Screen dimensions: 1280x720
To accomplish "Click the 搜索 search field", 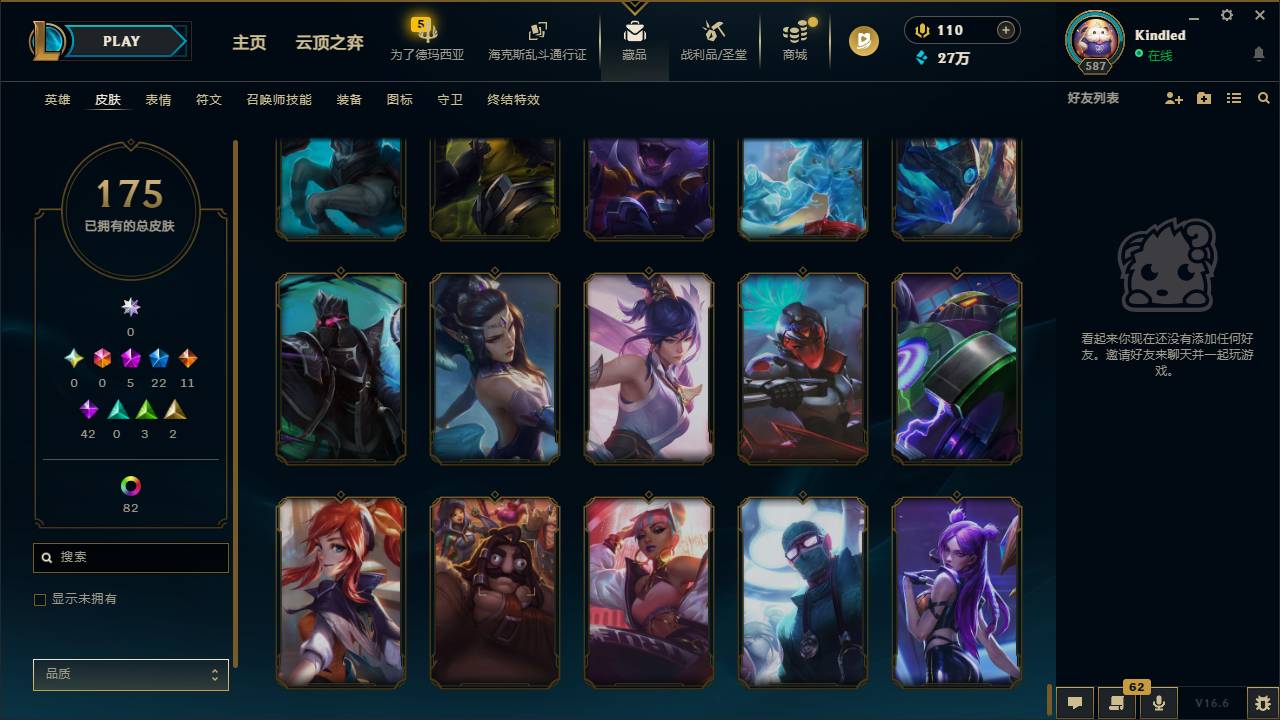I will [x=130, y=557].
